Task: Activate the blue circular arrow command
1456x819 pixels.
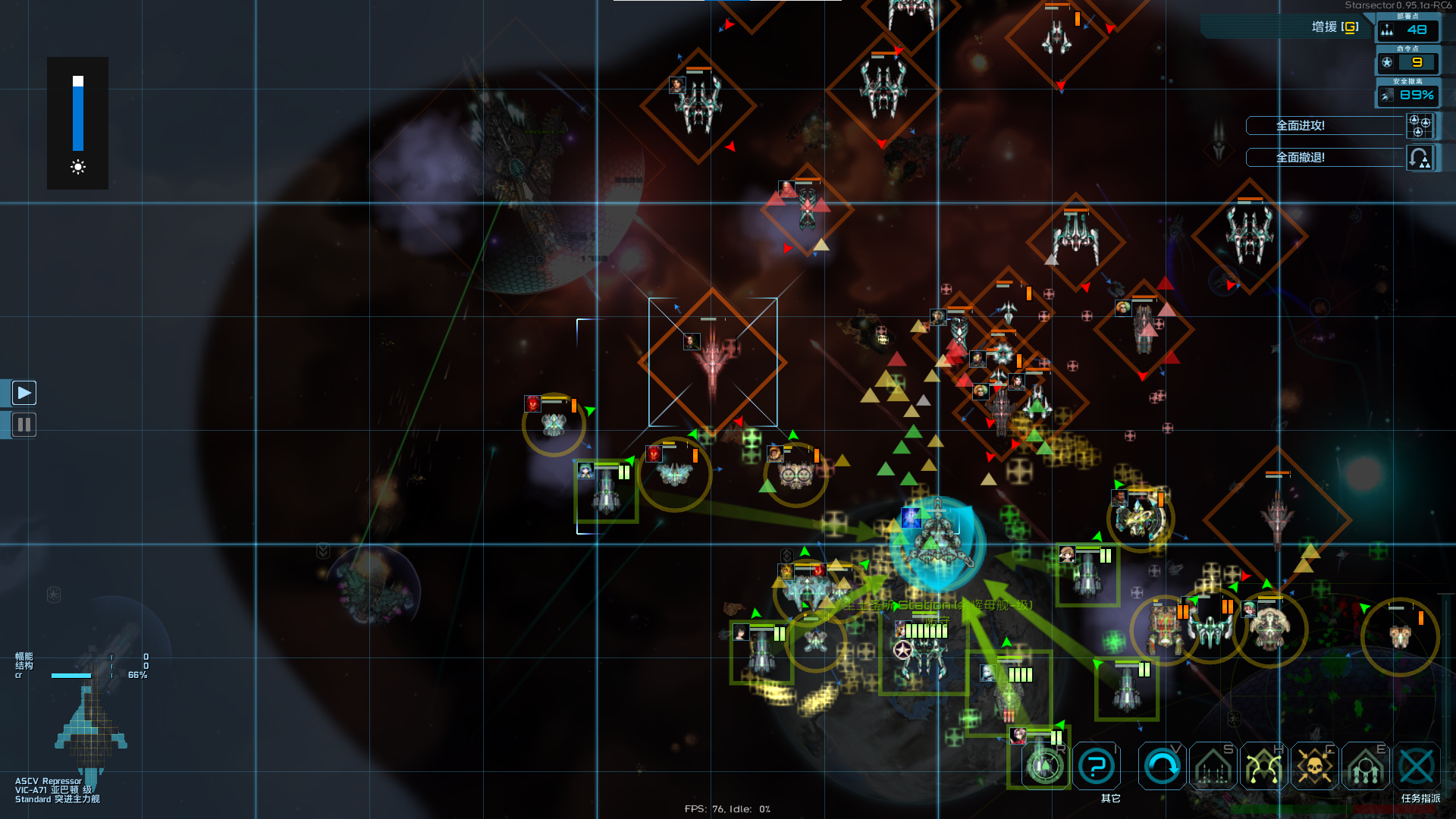Action: [x=1162, y=767]
